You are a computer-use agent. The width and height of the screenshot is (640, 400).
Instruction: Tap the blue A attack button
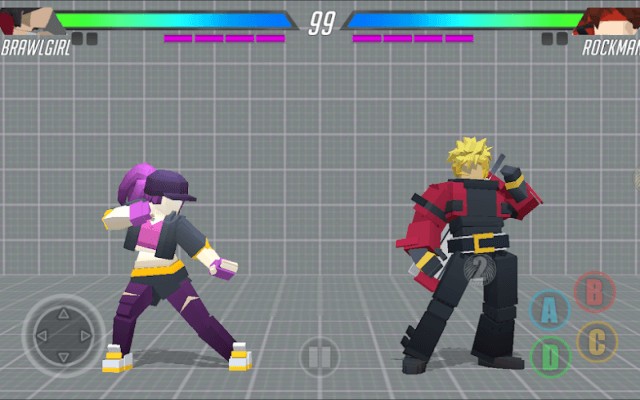pyautogui.click(x=548, y=310)
